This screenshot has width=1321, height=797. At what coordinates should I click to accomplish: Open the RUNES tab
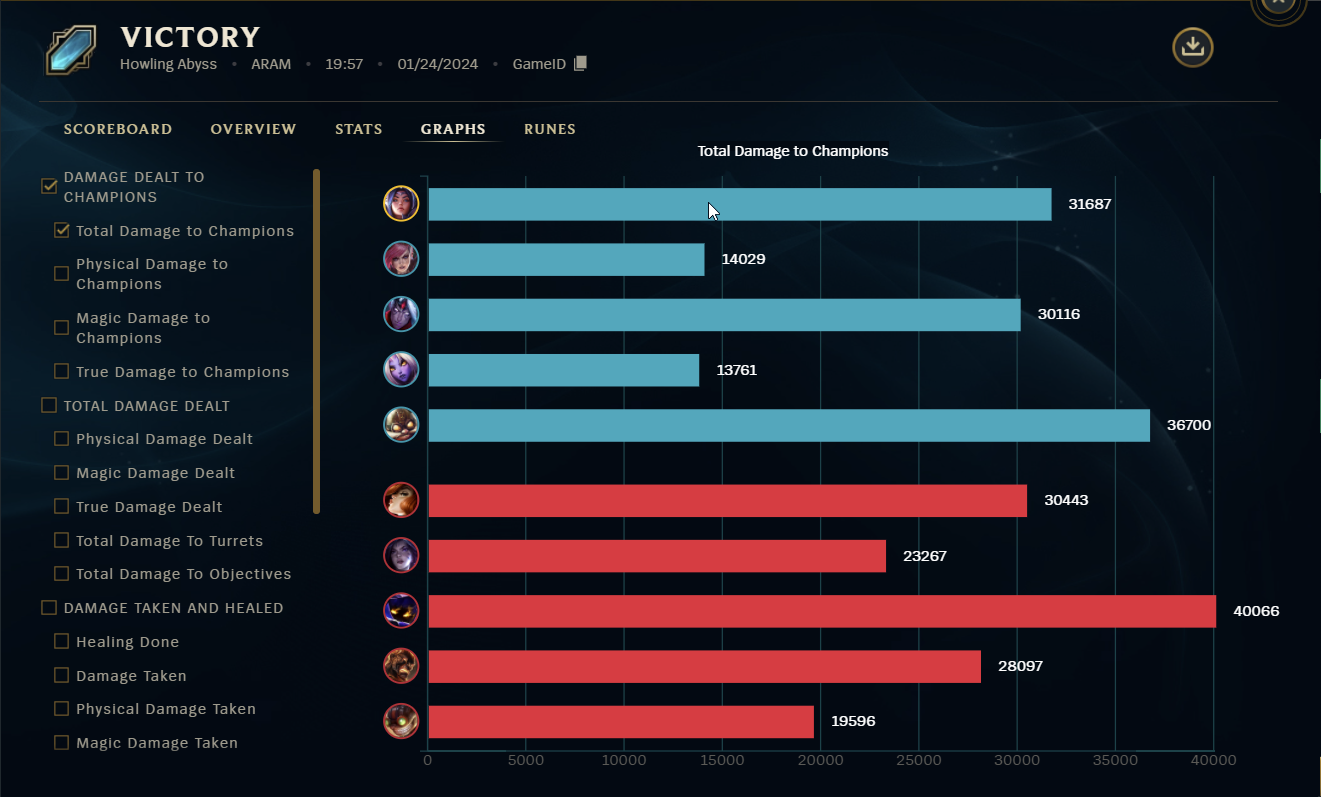(550, 128)
